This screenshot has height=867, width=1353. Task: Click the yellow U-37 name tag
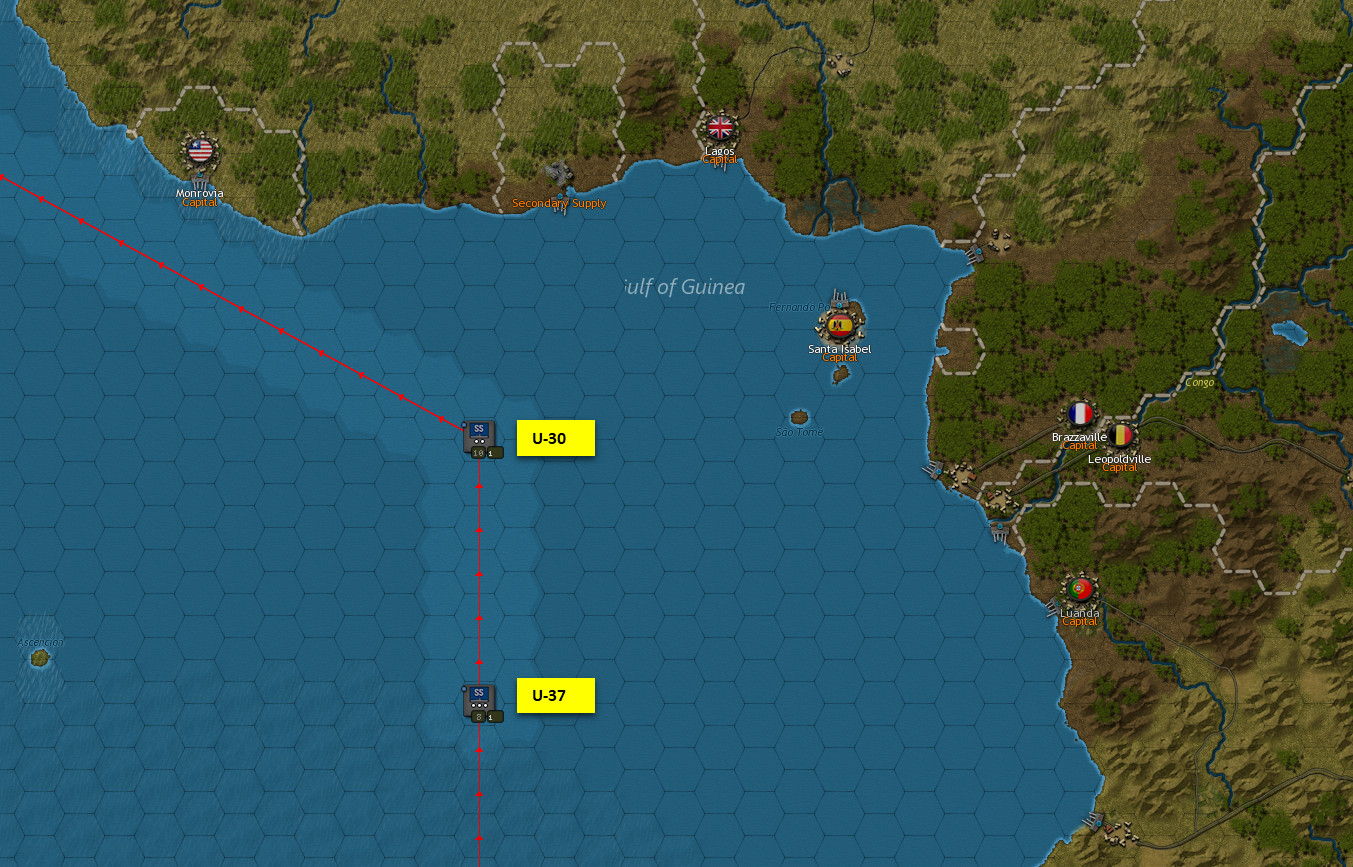pyautogui.click(x=555, y=695)
